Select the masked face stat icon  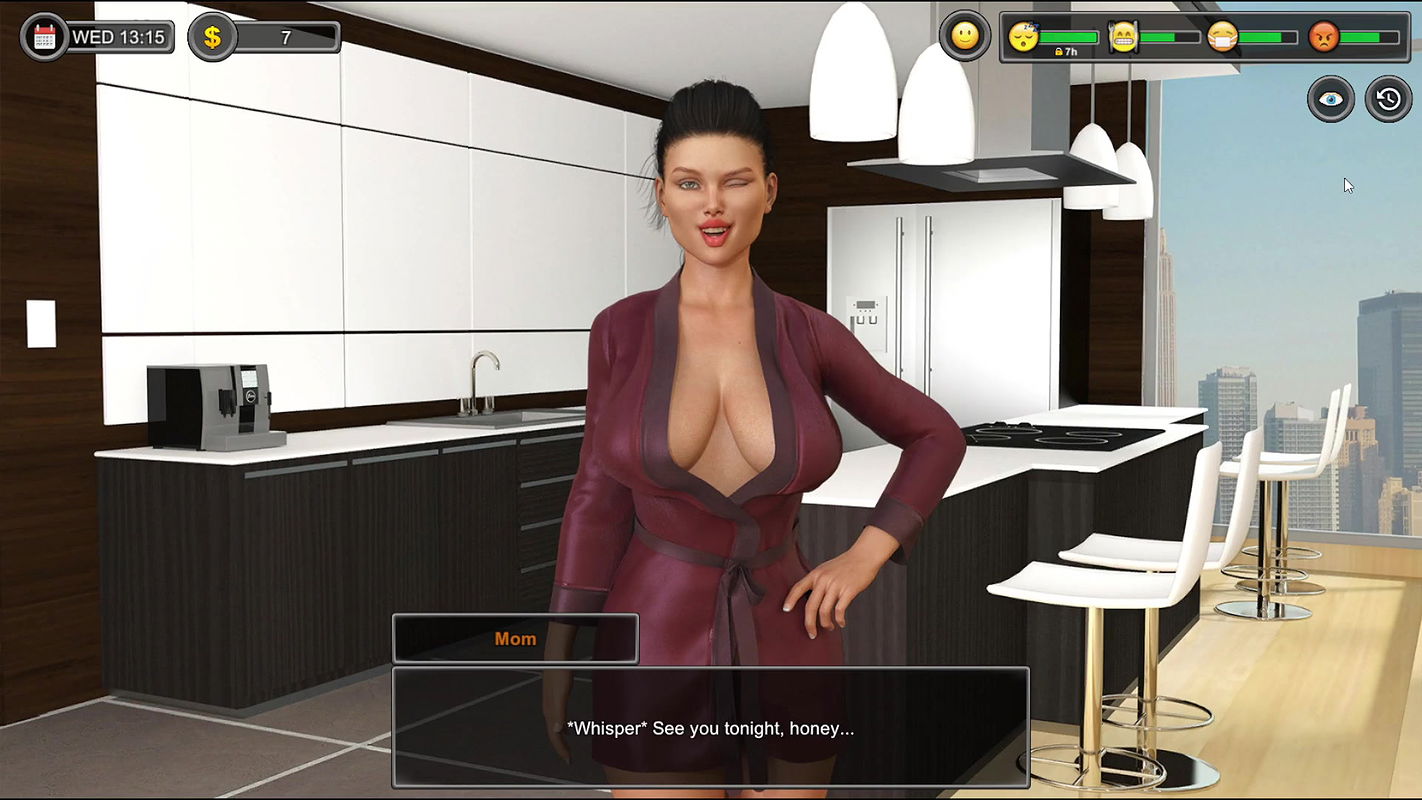coord(1222,38)
